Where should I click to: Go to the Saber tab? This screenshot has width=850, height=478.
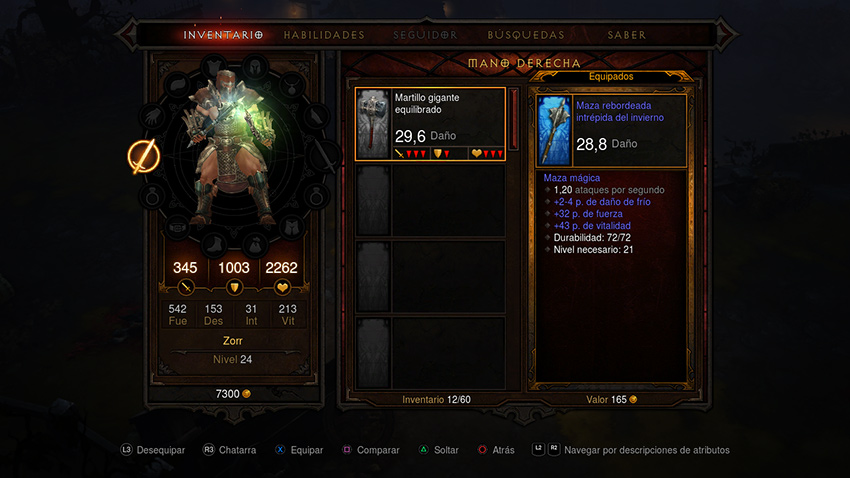tap(627, 35)
